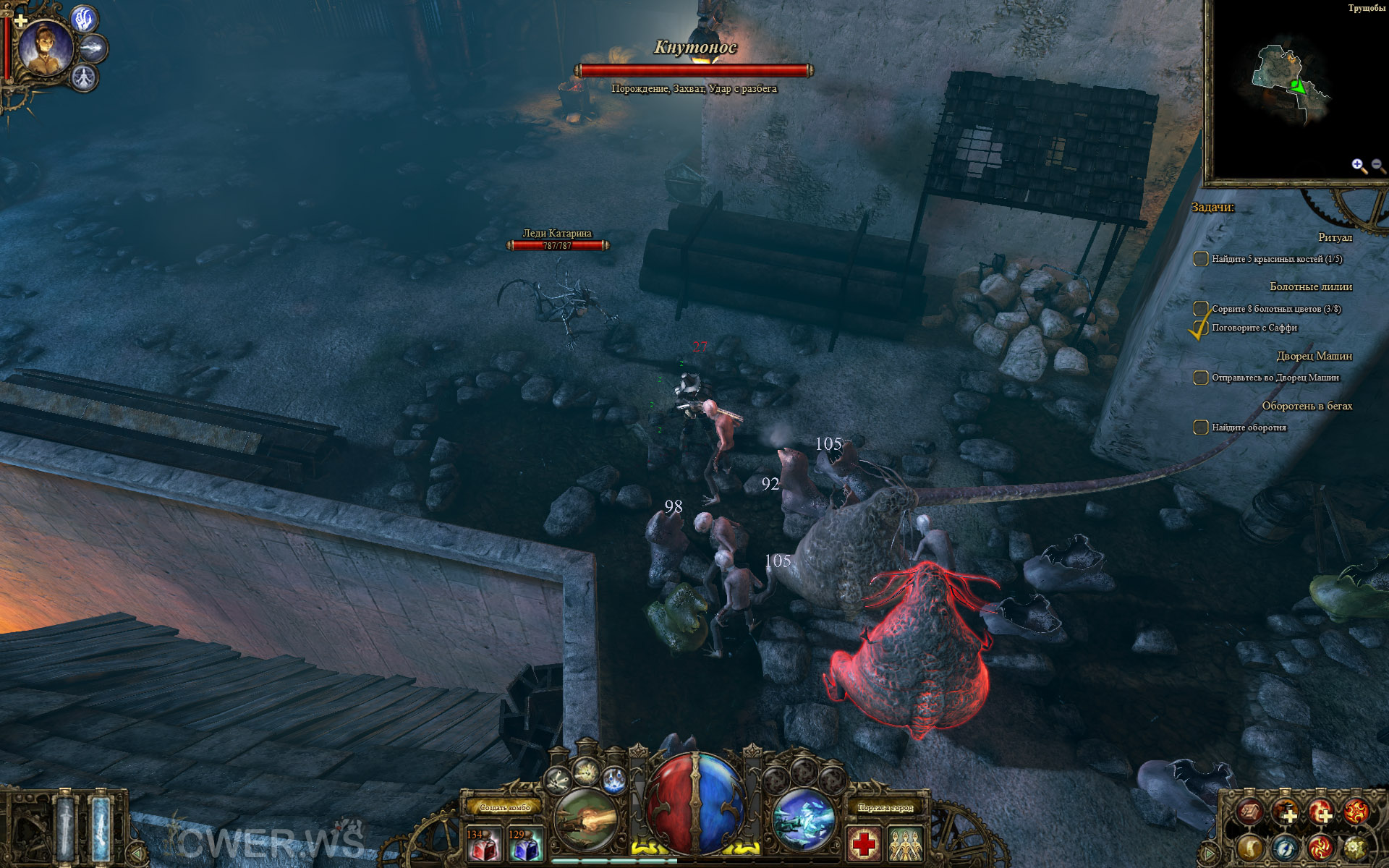The width and height of the screenshot is (1389, 868).
Task: Open the chest inventory menu icon
Action: click(1249, 812)
